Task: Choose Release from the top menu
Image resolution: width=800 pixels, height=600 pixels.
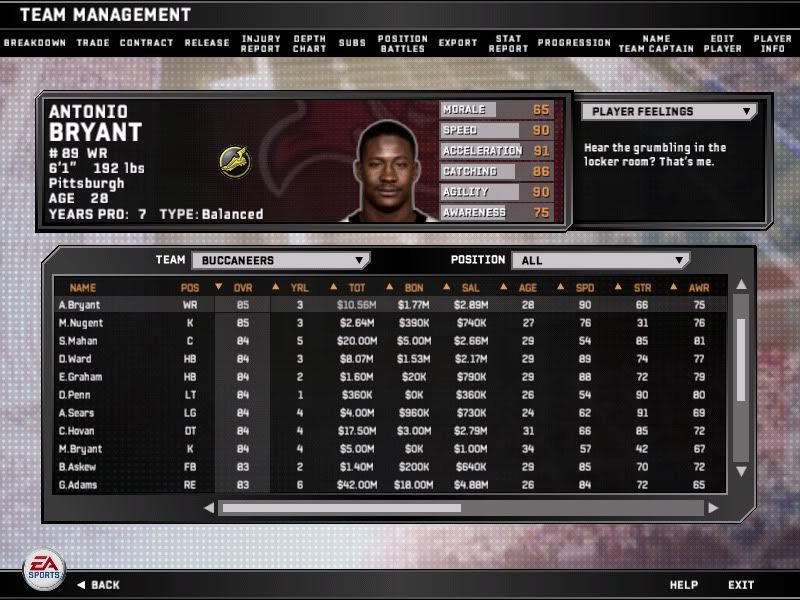Action: coord(205,43)
